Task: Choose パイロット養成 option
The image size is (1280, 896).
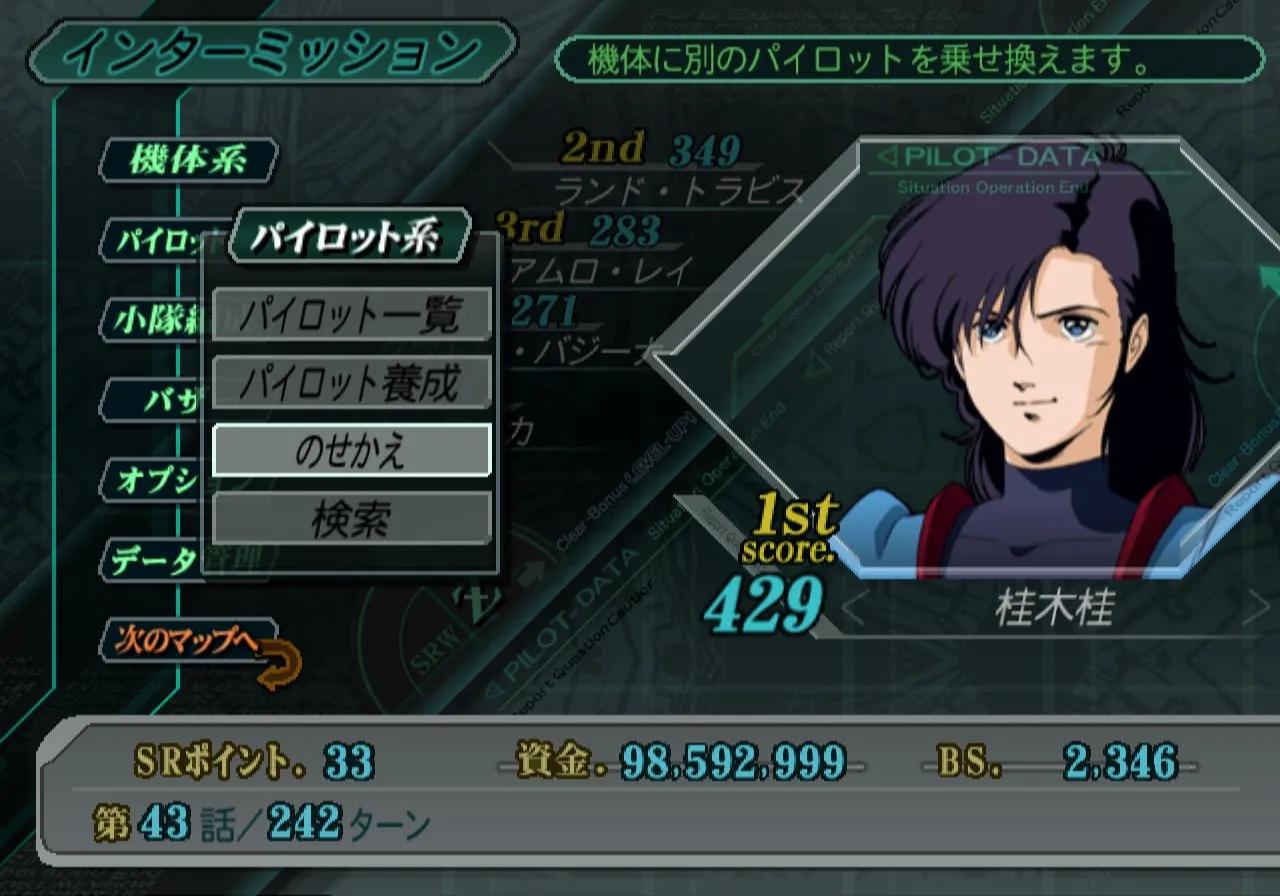Action: (351, 382)
